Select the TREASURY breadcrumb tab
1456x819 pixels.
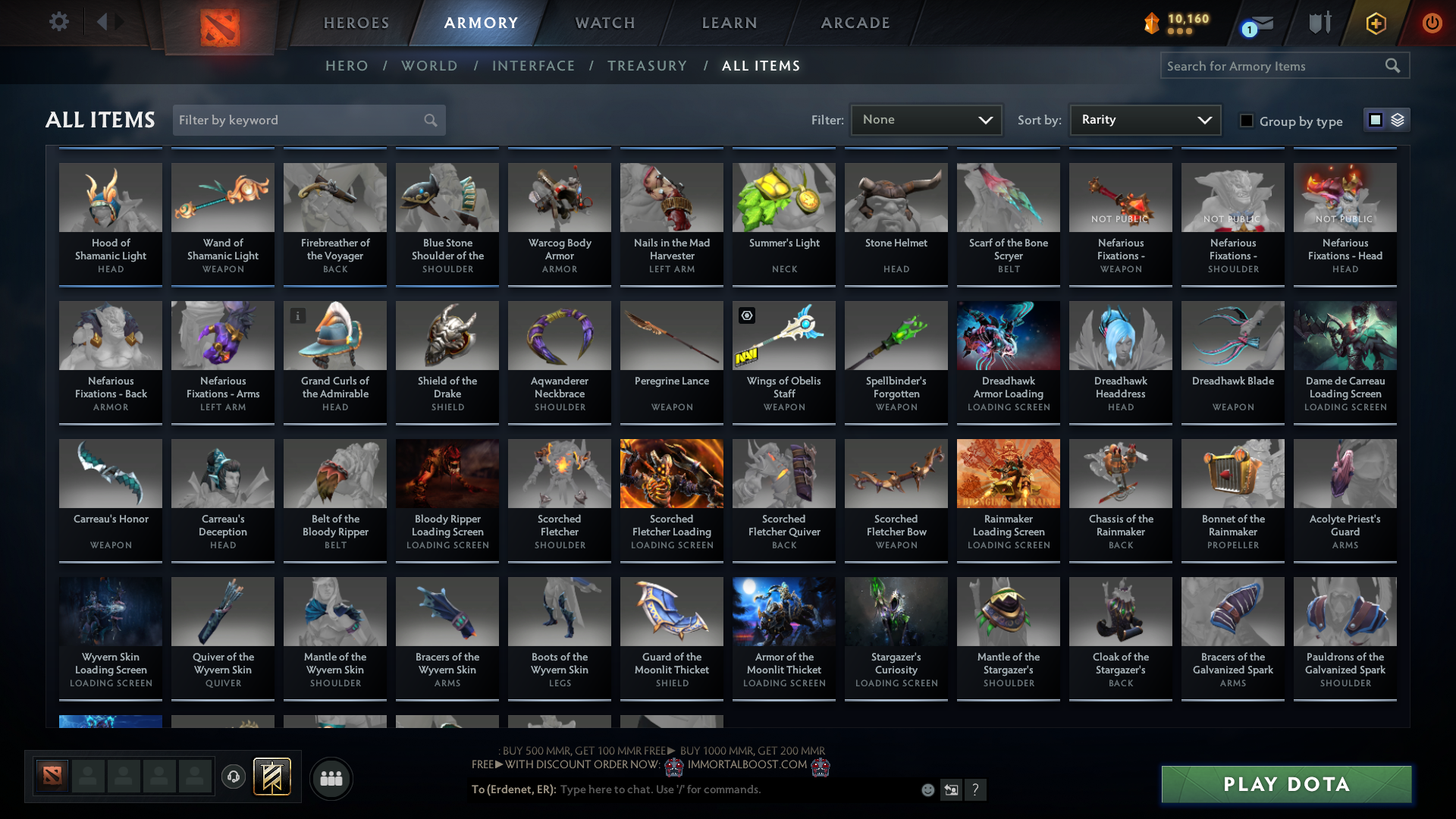(647, 66)
